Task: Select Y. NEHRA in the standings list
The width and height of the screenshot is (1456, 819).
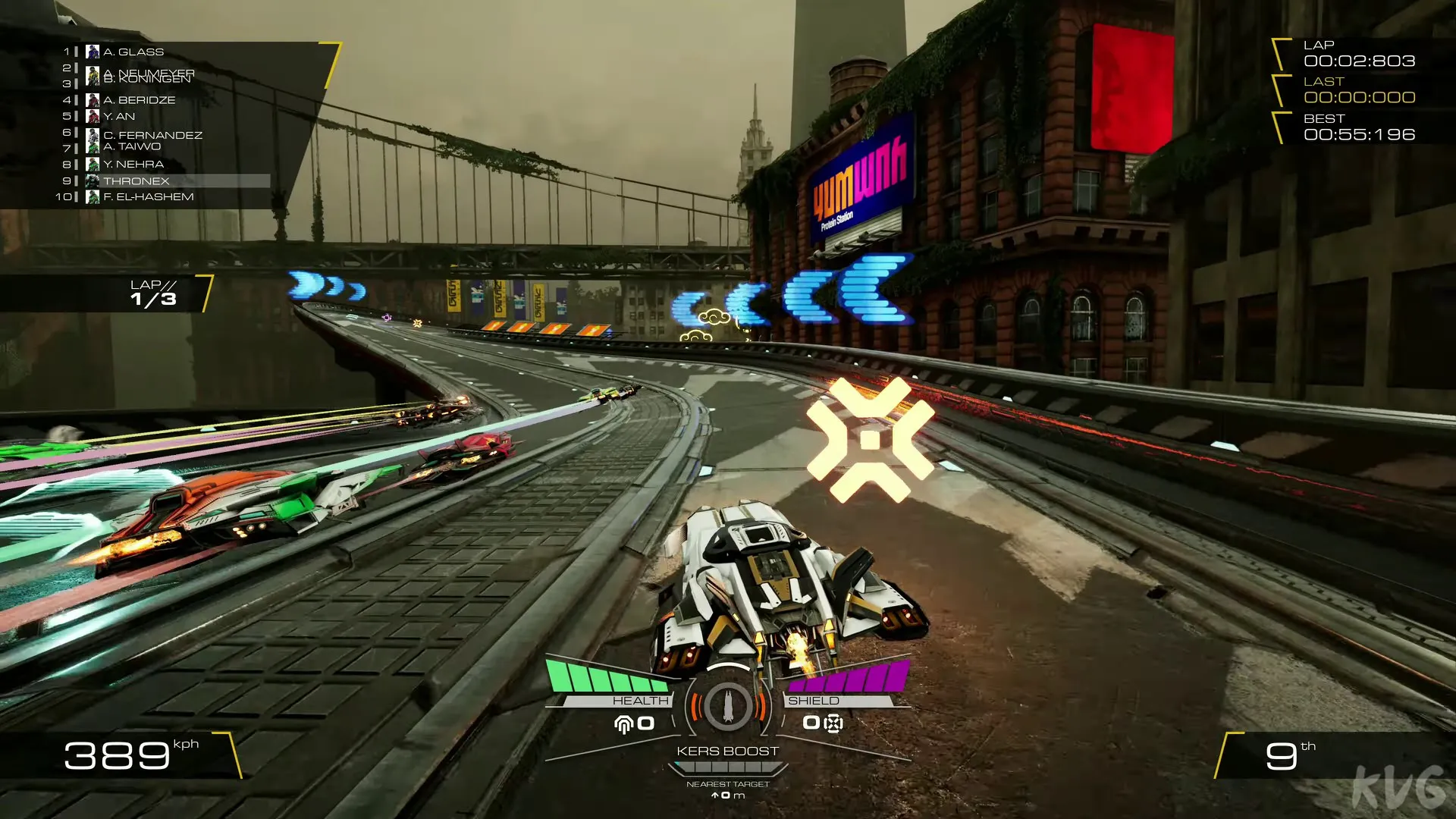Action: tap(133, 164)
